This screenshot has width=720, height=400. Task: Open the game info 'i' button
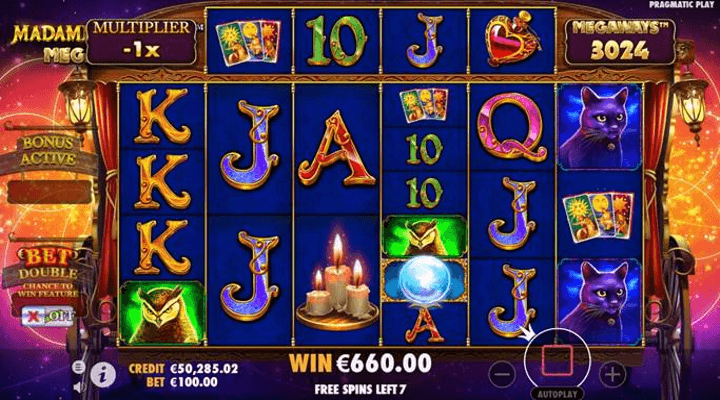(101, 373)
